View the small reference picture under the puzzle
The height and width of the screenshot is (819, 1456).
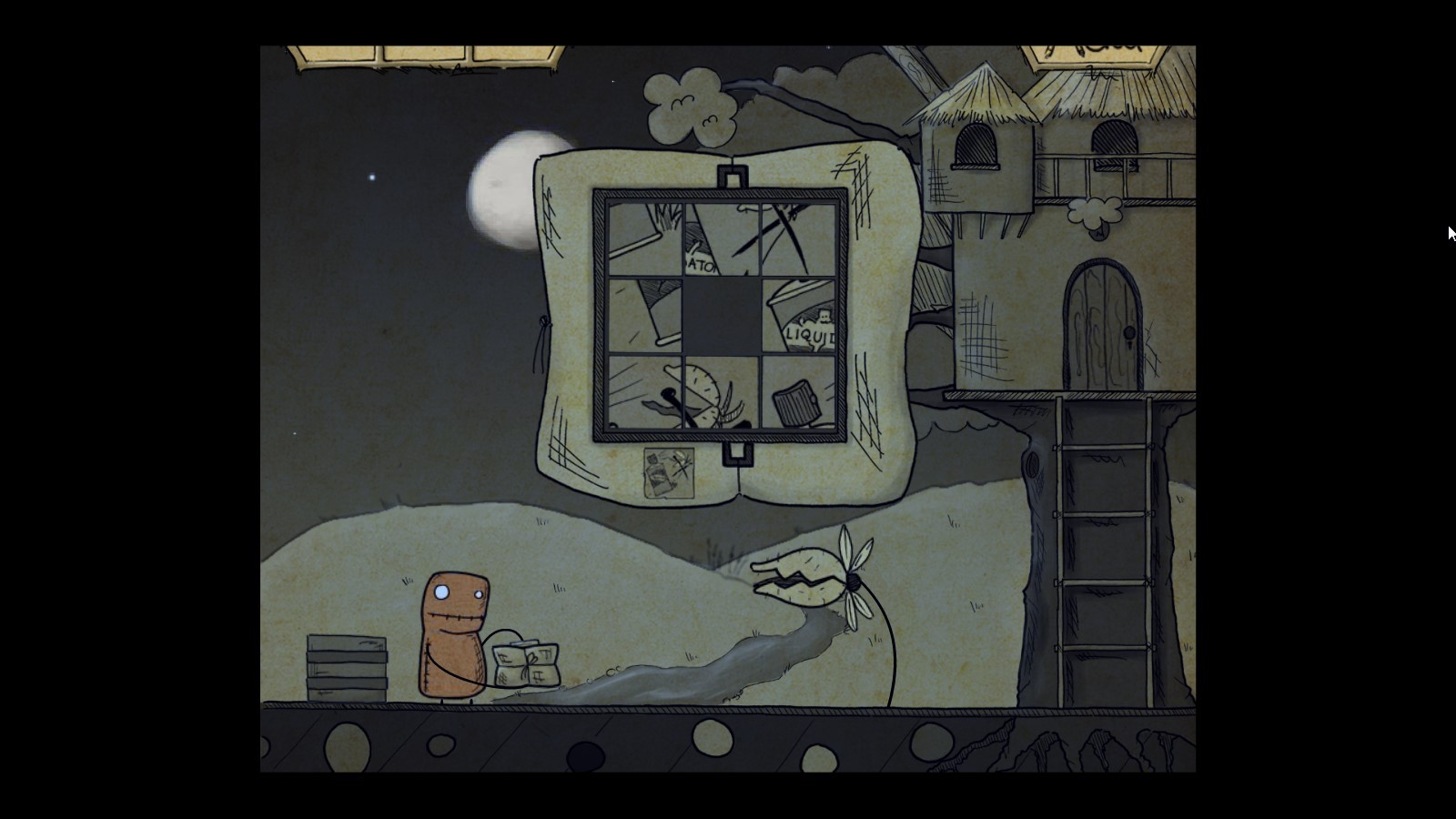(x=669, y=472)
